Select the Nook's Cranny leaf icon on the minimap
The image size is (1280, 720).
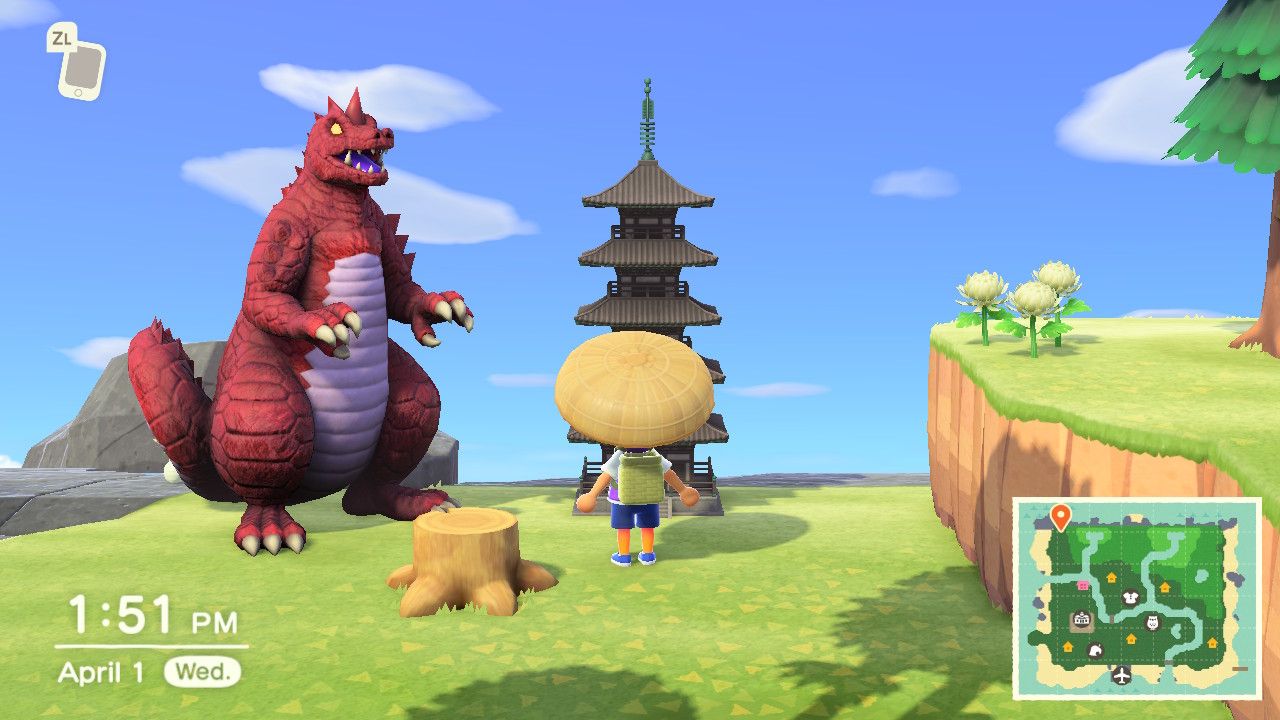click(x=1096, y=650)
